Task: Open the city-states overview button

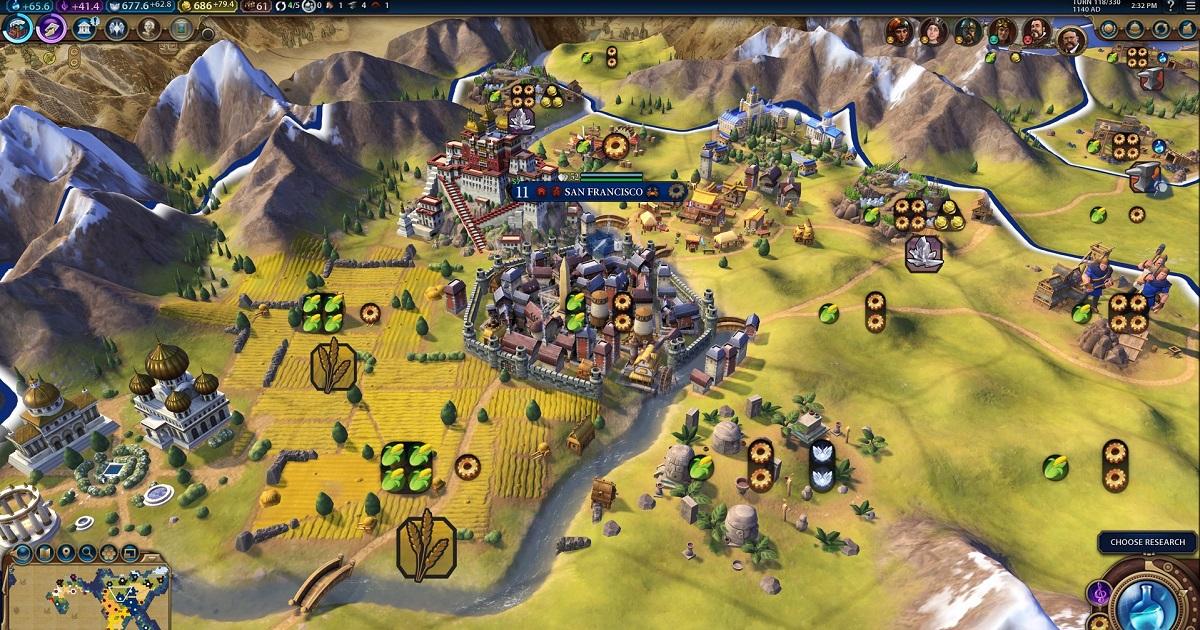Action: coord(1133,29)
